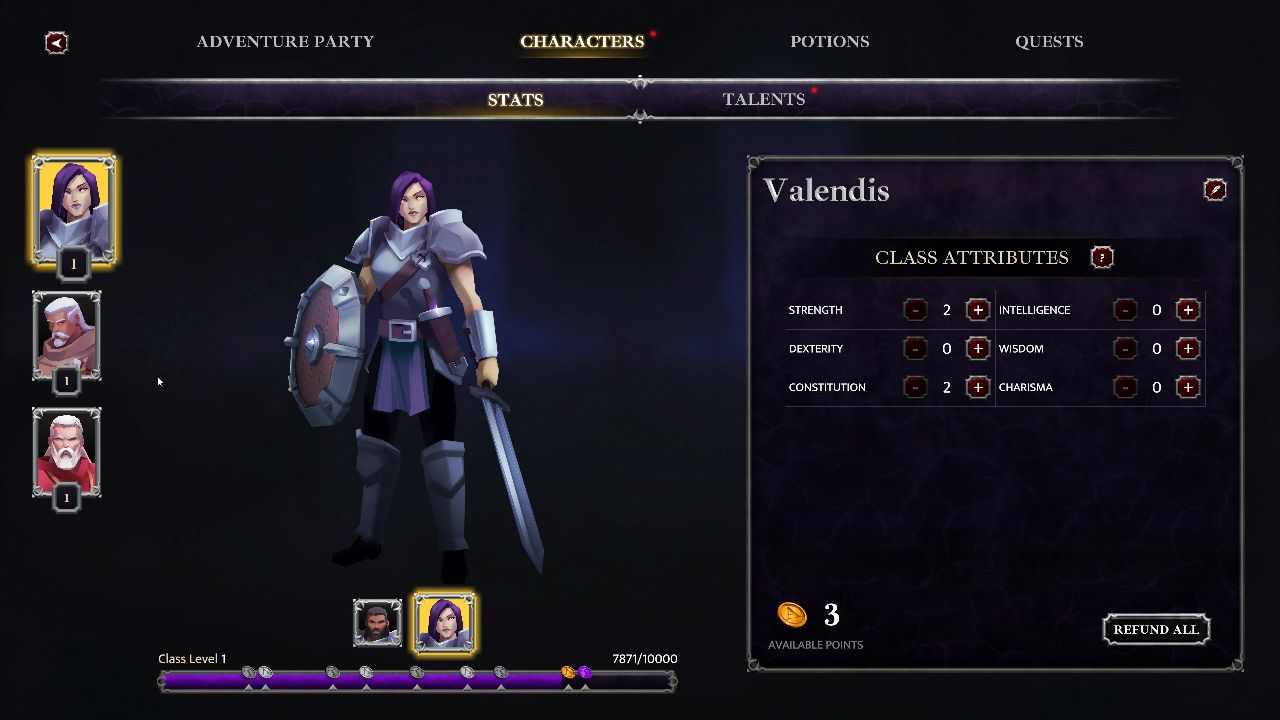This screenshot has height=720, width=1280.
Task: Click the purple marker on the XP bar
Action: [583, 672]
